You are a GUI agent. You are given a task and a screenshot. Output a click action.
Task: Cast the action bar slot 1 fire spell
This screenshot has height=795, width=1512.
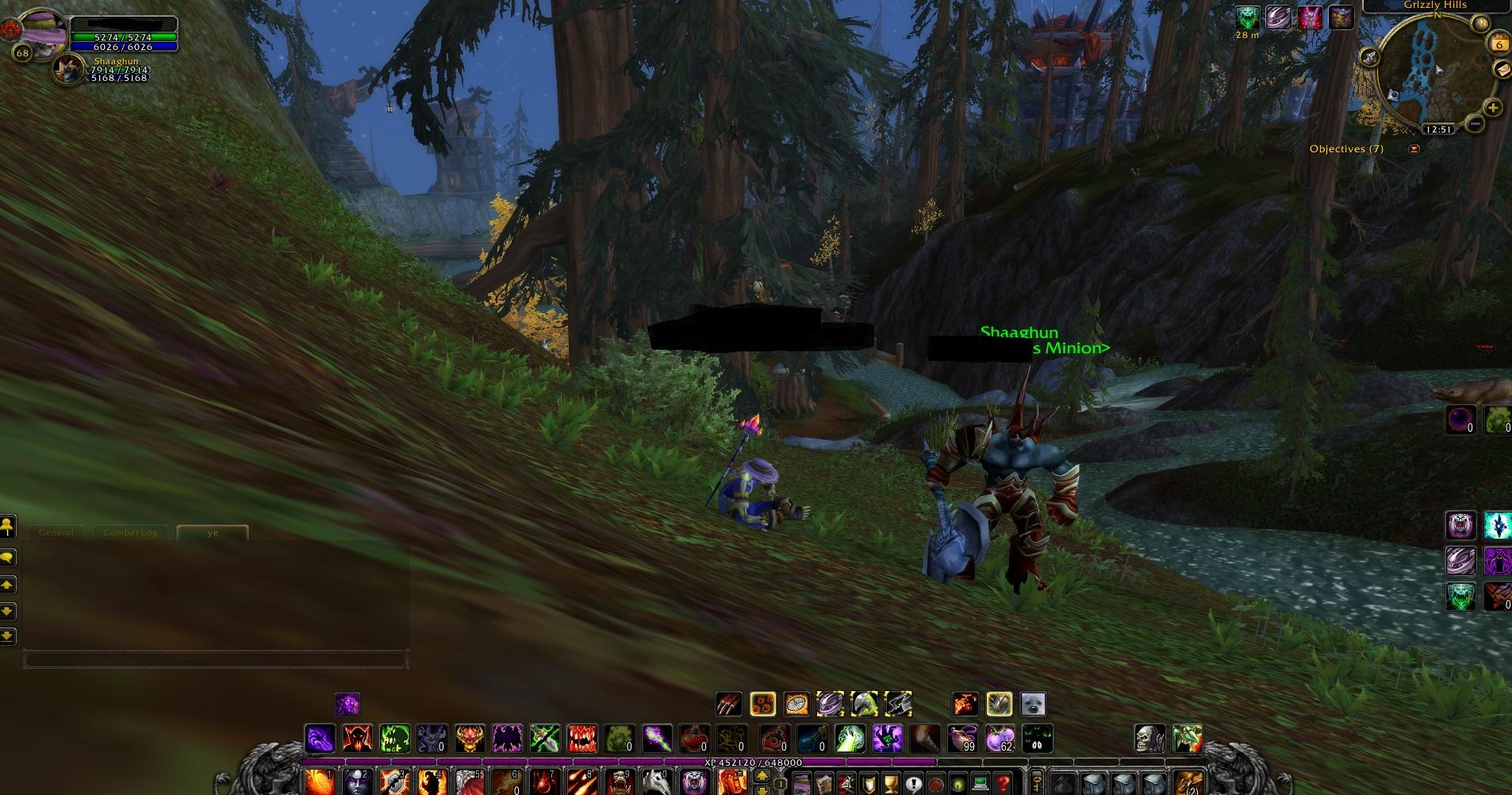[320, 782]
